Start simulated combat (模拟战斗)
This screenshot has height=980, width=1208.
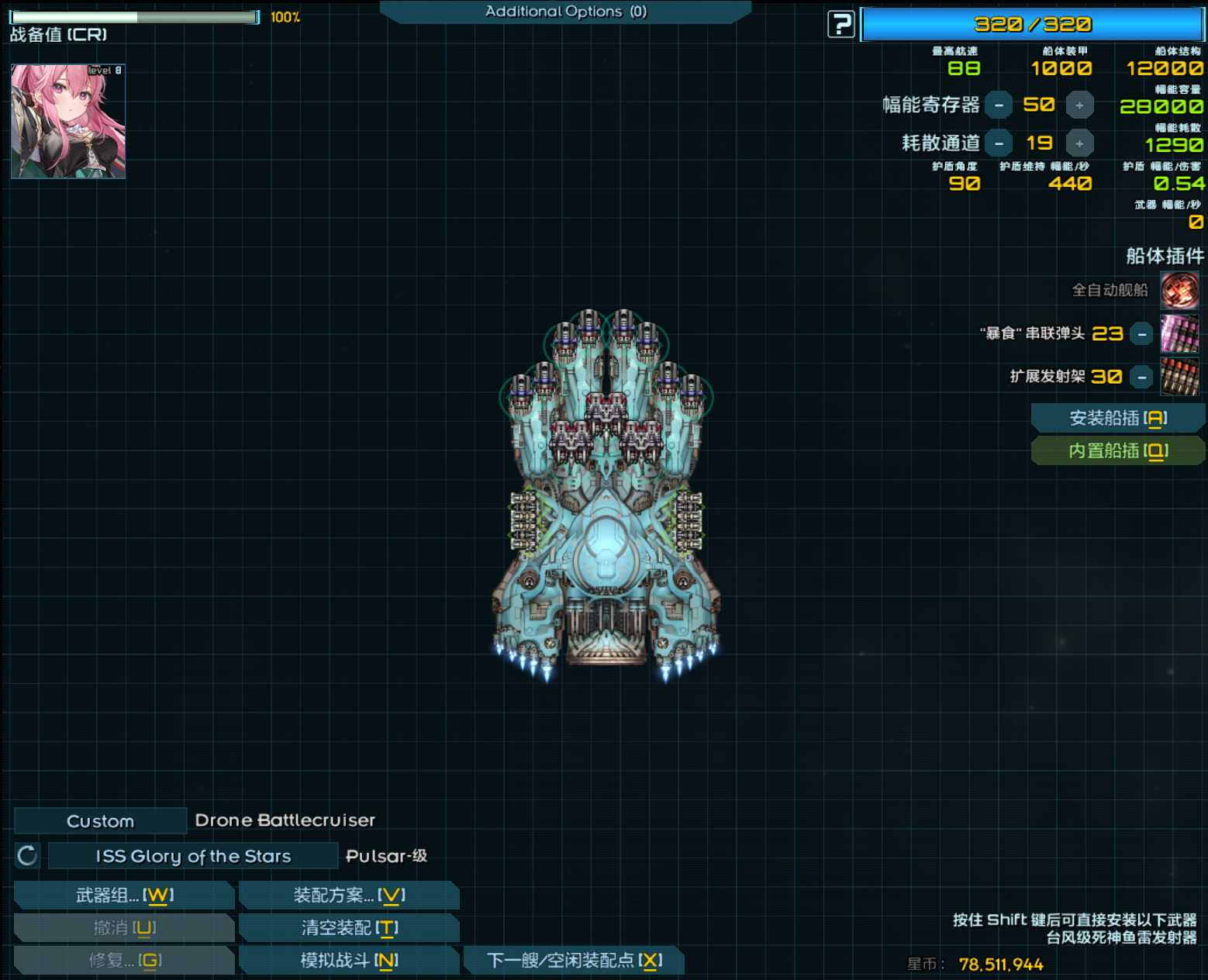[349, 961]
